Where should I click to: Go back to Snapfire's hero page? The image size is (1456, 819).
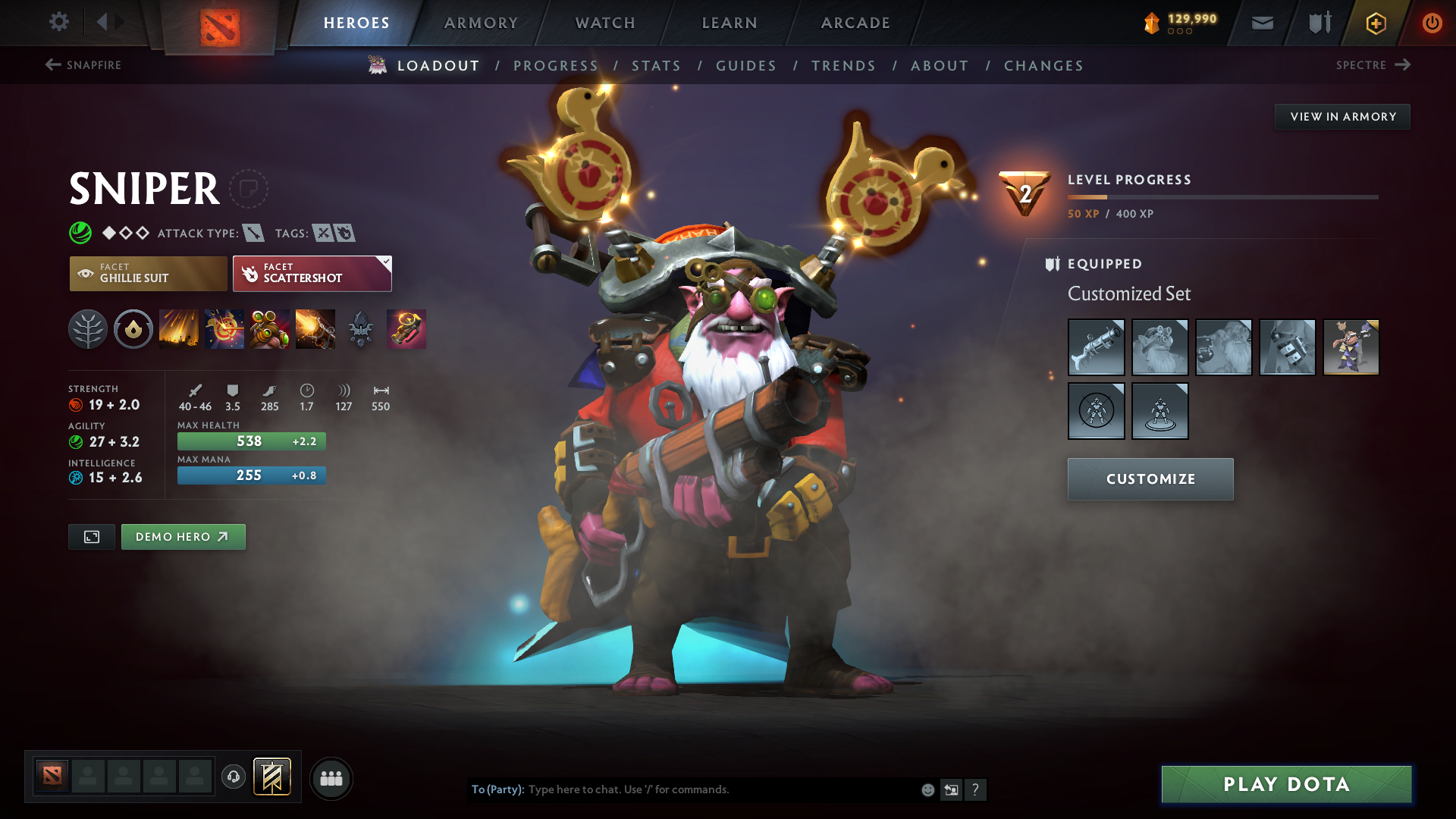click(x=83, y=65)
